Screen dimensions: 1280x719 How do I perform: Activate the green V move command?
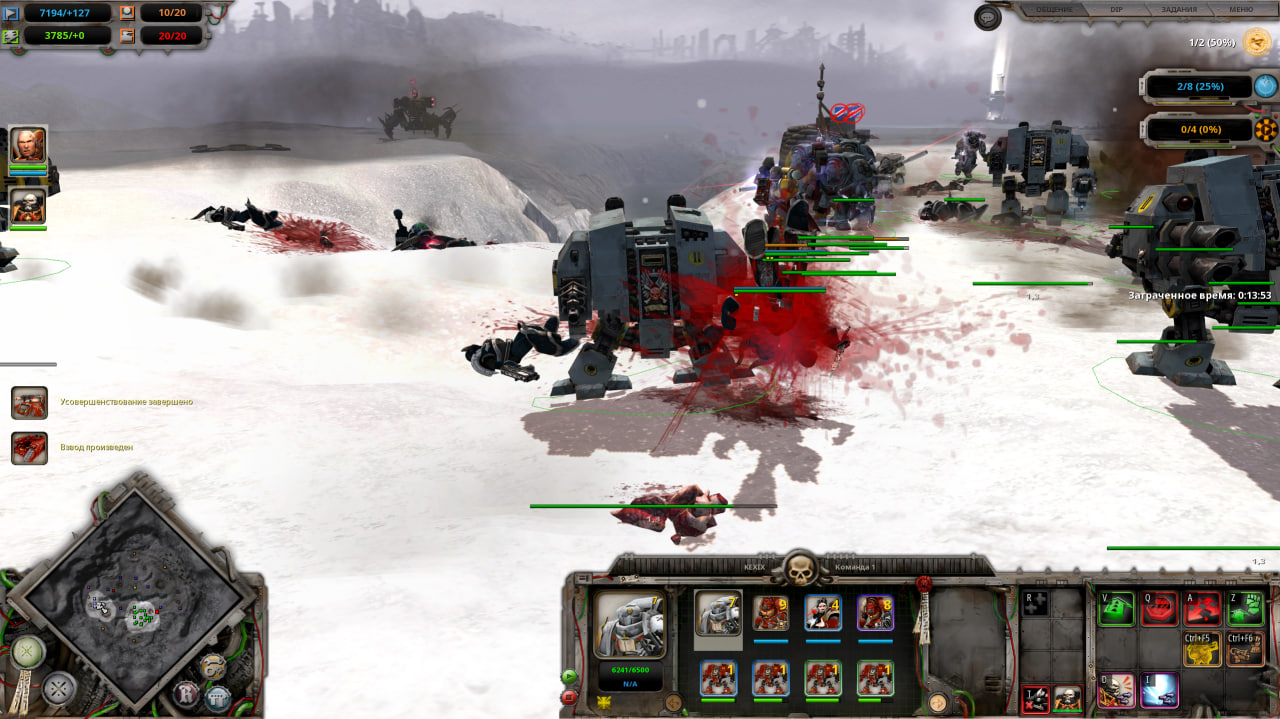[x=1116, y=608]
